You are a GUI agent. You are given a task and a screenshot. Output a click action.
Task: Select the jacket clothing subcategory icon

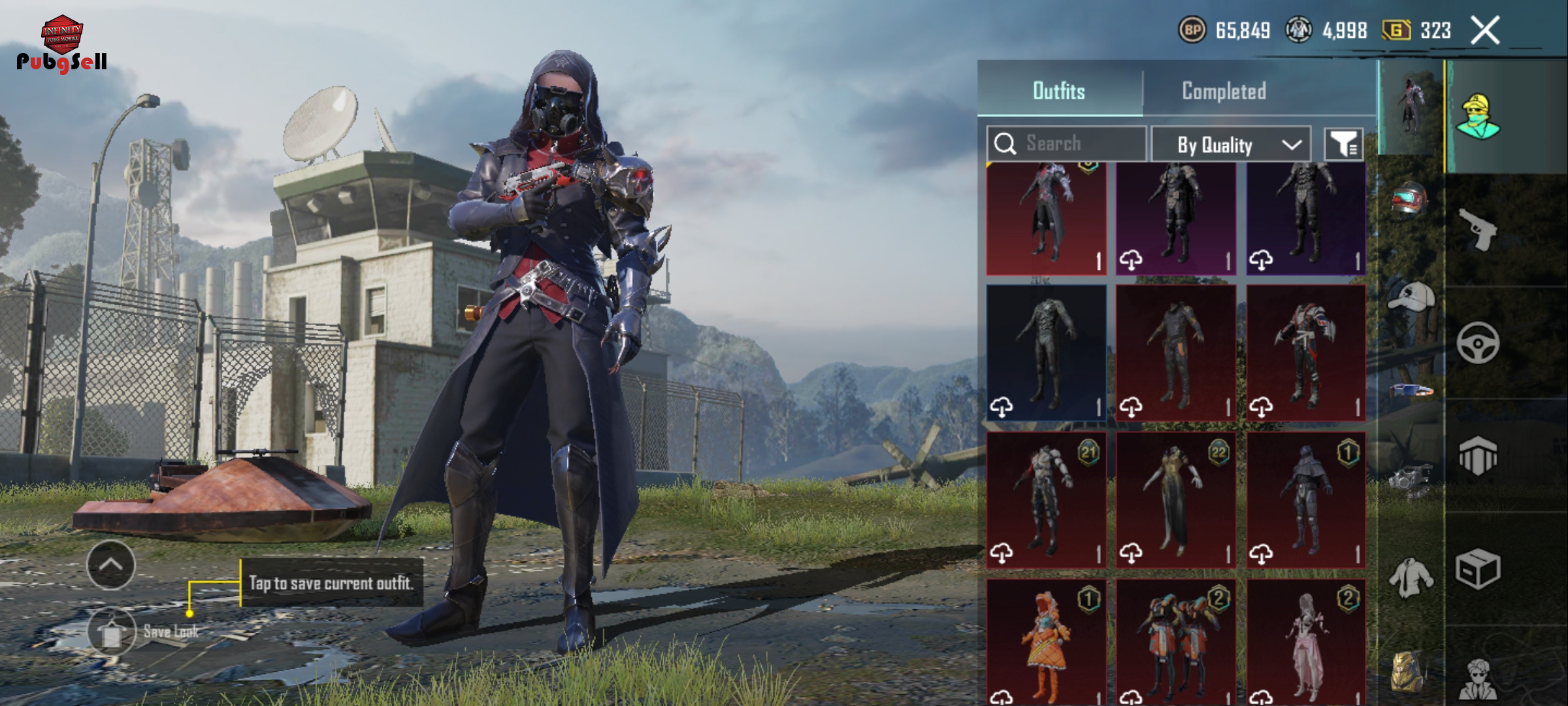pos(1411,578)
